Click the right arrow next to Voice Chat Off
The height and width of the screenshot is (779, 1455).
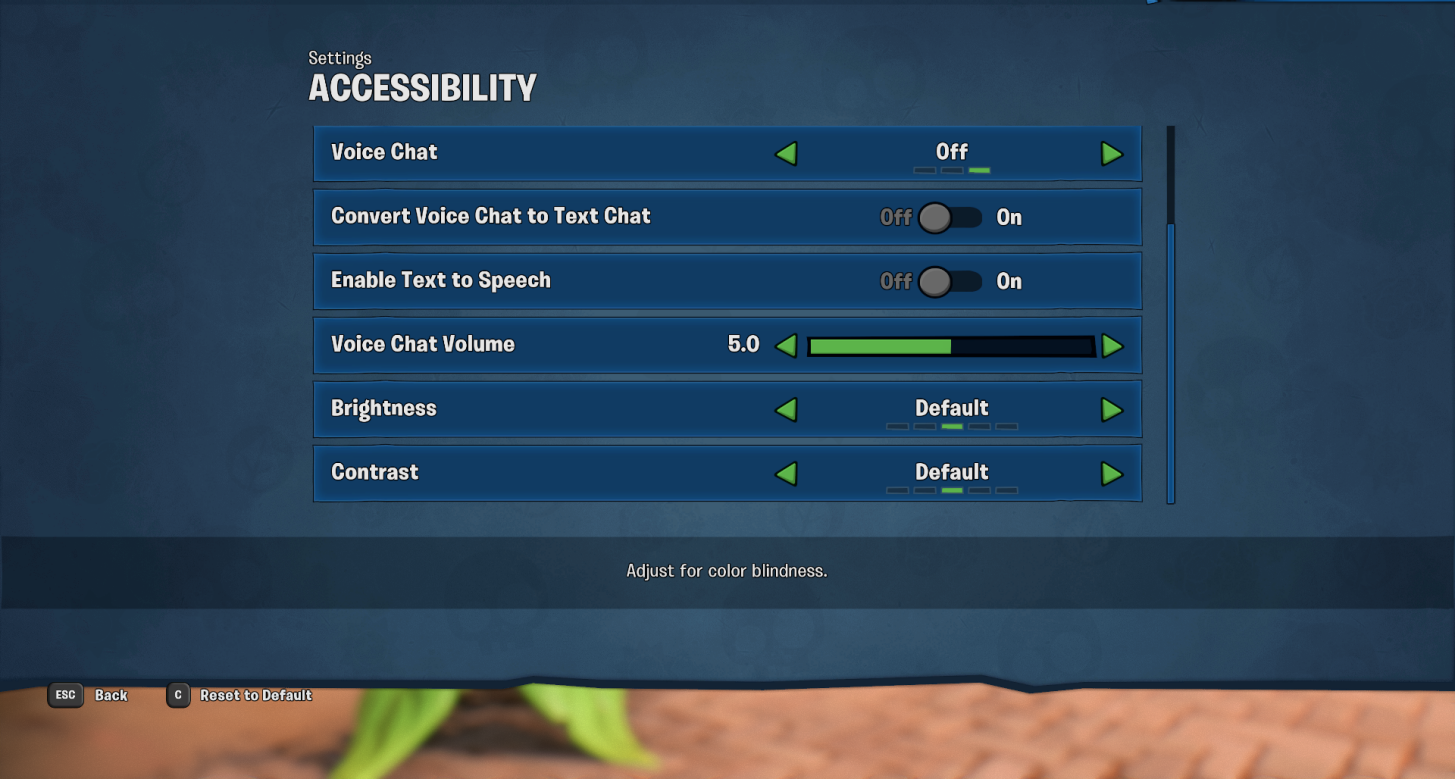pos(1111,153)
